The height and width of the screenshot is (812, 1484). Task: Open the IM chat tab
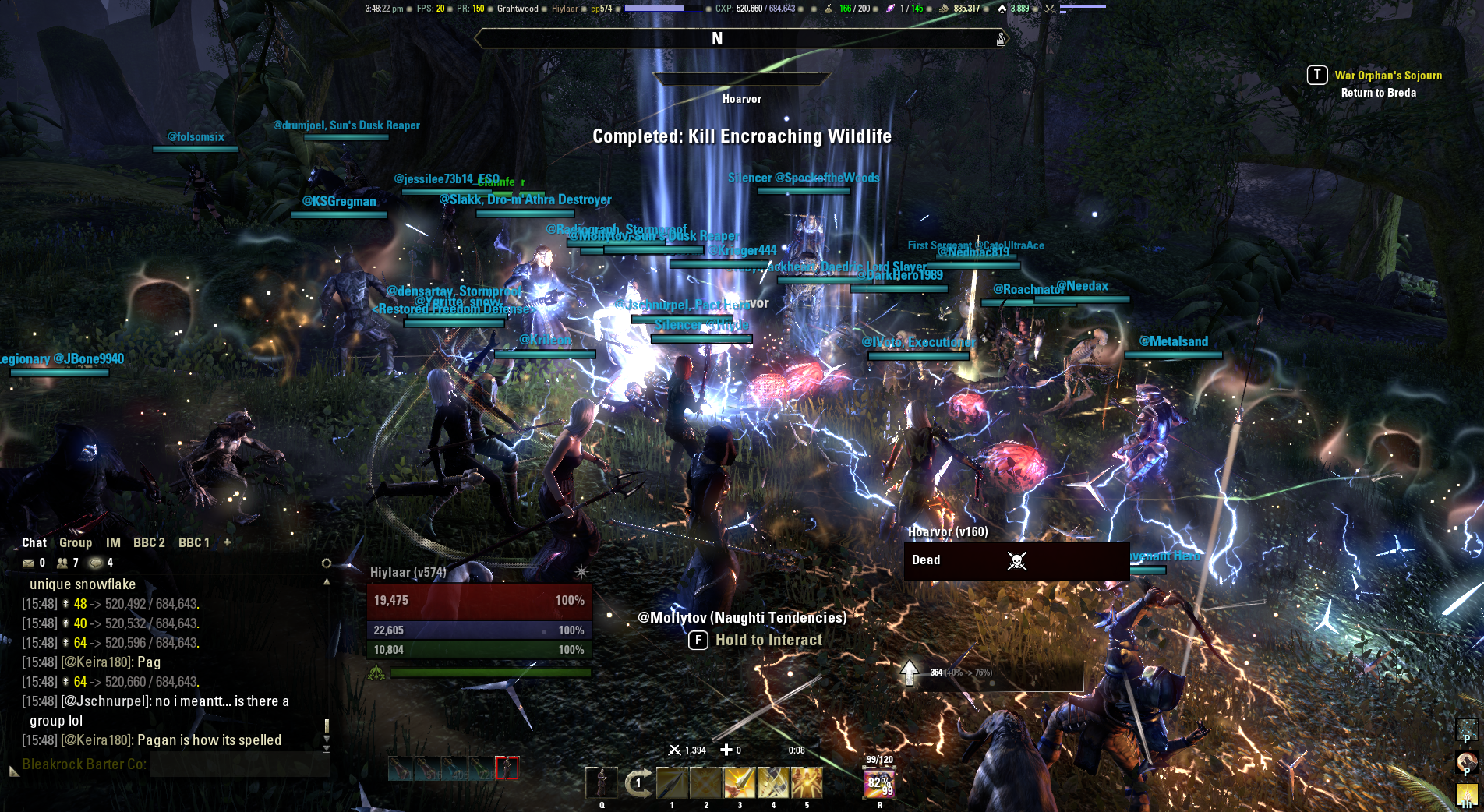[x=113, y=542]
